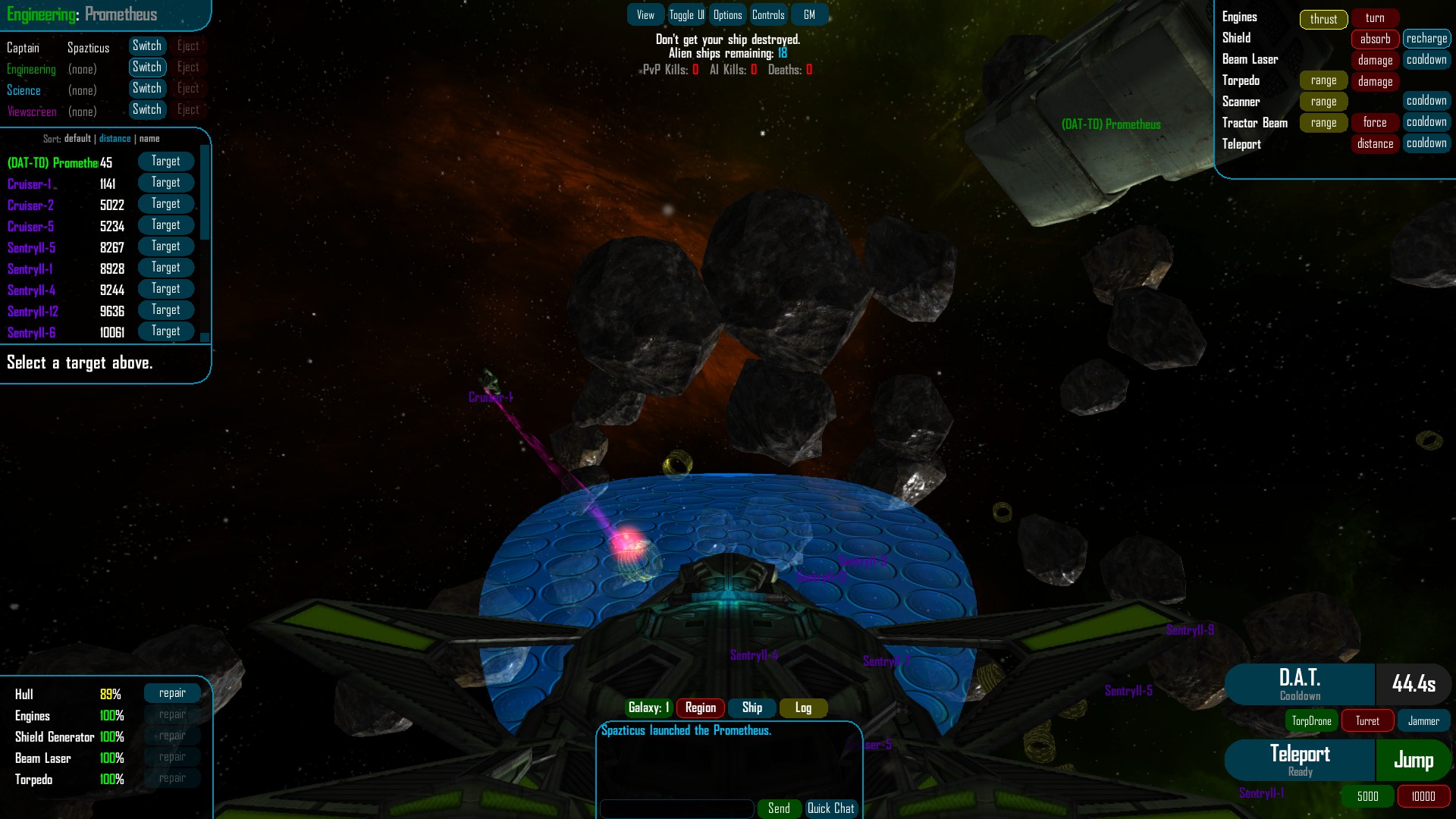Enable shield recharge
1456x819 pixels.
1426,38
